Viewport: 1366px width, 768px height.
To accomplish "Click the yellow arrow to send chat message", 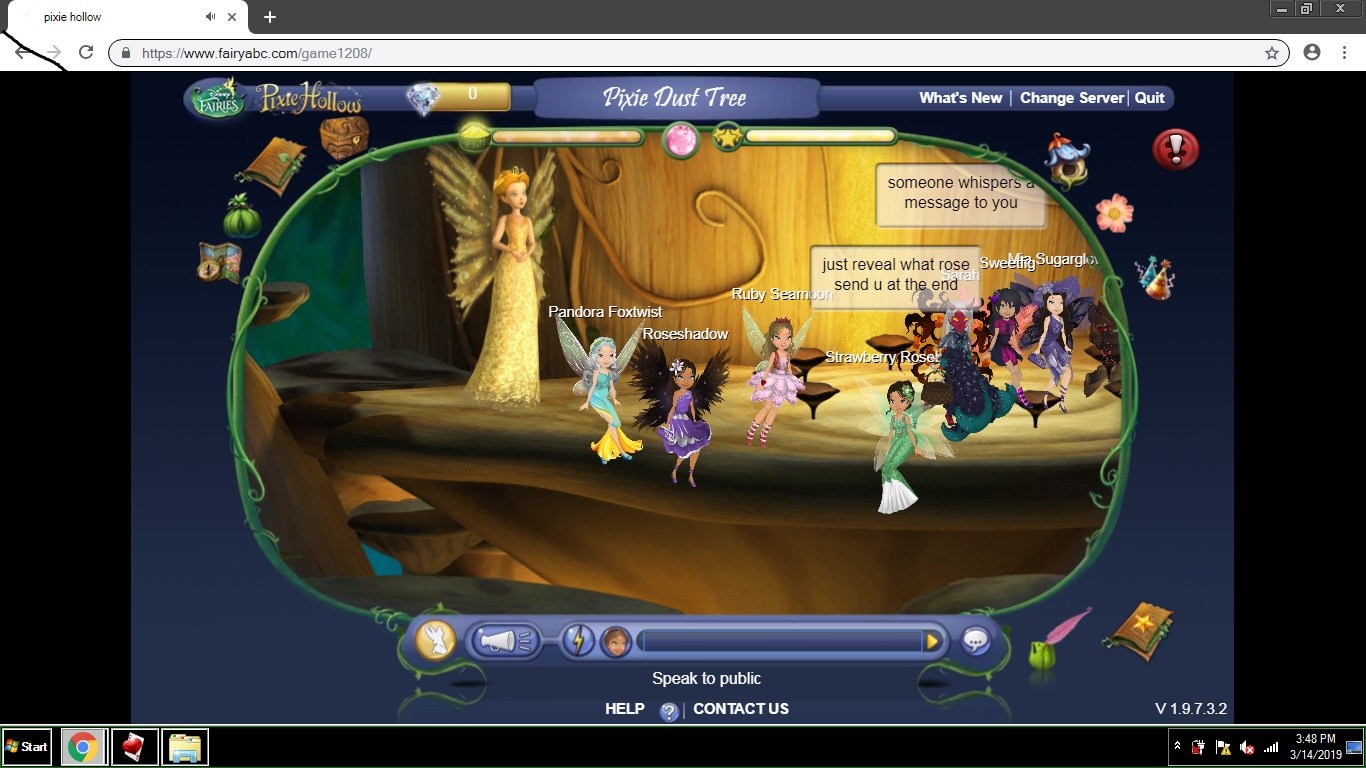I will pos(932,641).
